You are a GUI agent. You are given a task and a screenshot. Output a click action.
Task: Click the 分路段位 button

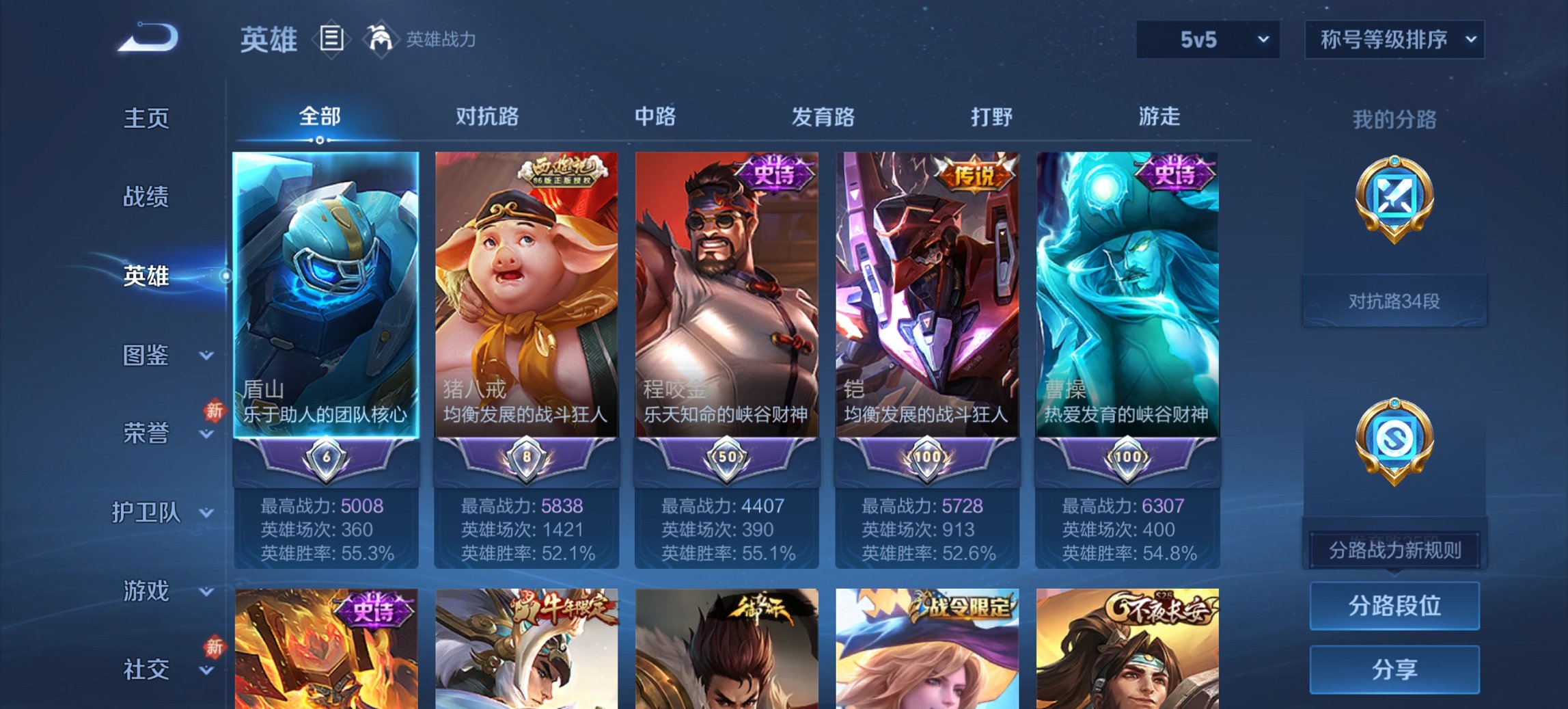point(1394,606)
